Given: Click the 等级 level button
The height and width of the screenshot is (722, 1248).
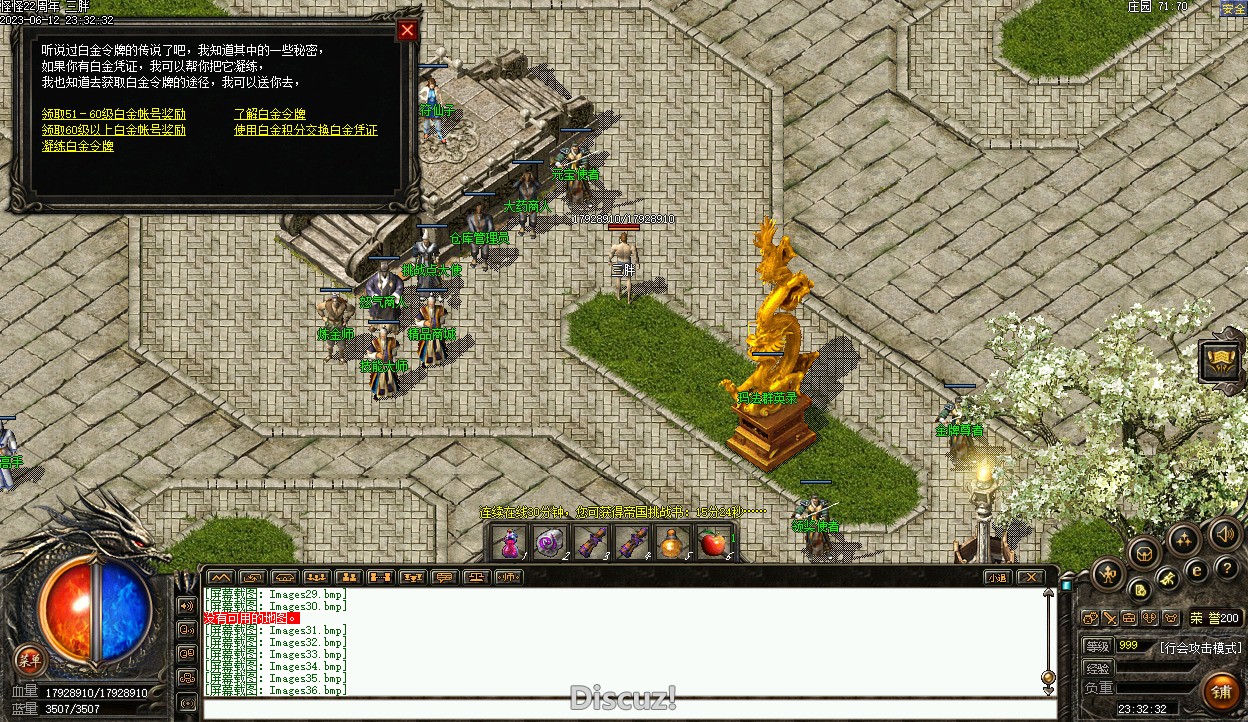Looking at the screenshot, I should tap(1097, 646).
